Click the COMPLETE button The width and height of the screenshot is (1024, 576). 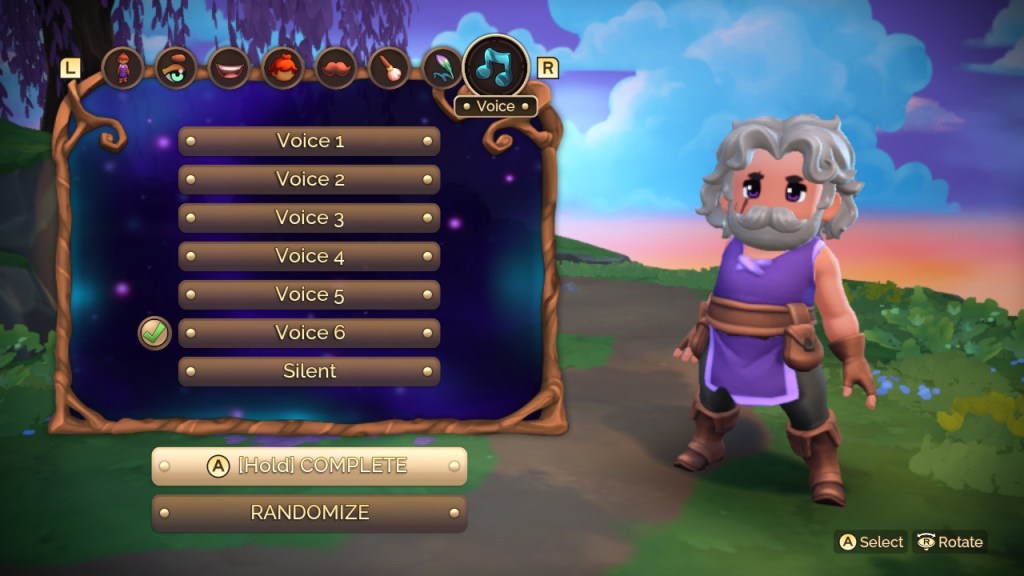tap(309, 466)
